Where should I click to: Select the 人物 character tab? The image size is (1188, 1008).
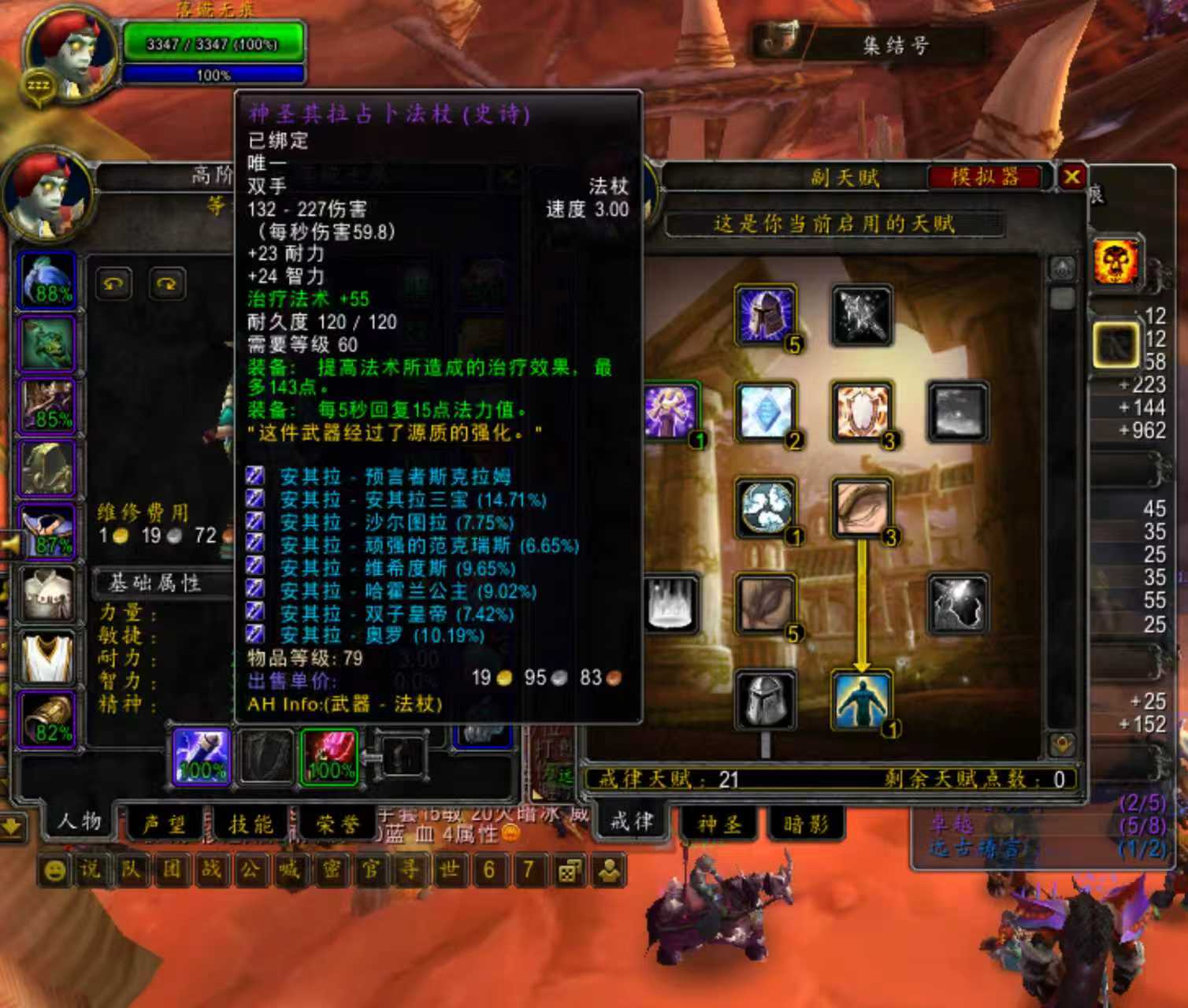click(x=79, y=822)
